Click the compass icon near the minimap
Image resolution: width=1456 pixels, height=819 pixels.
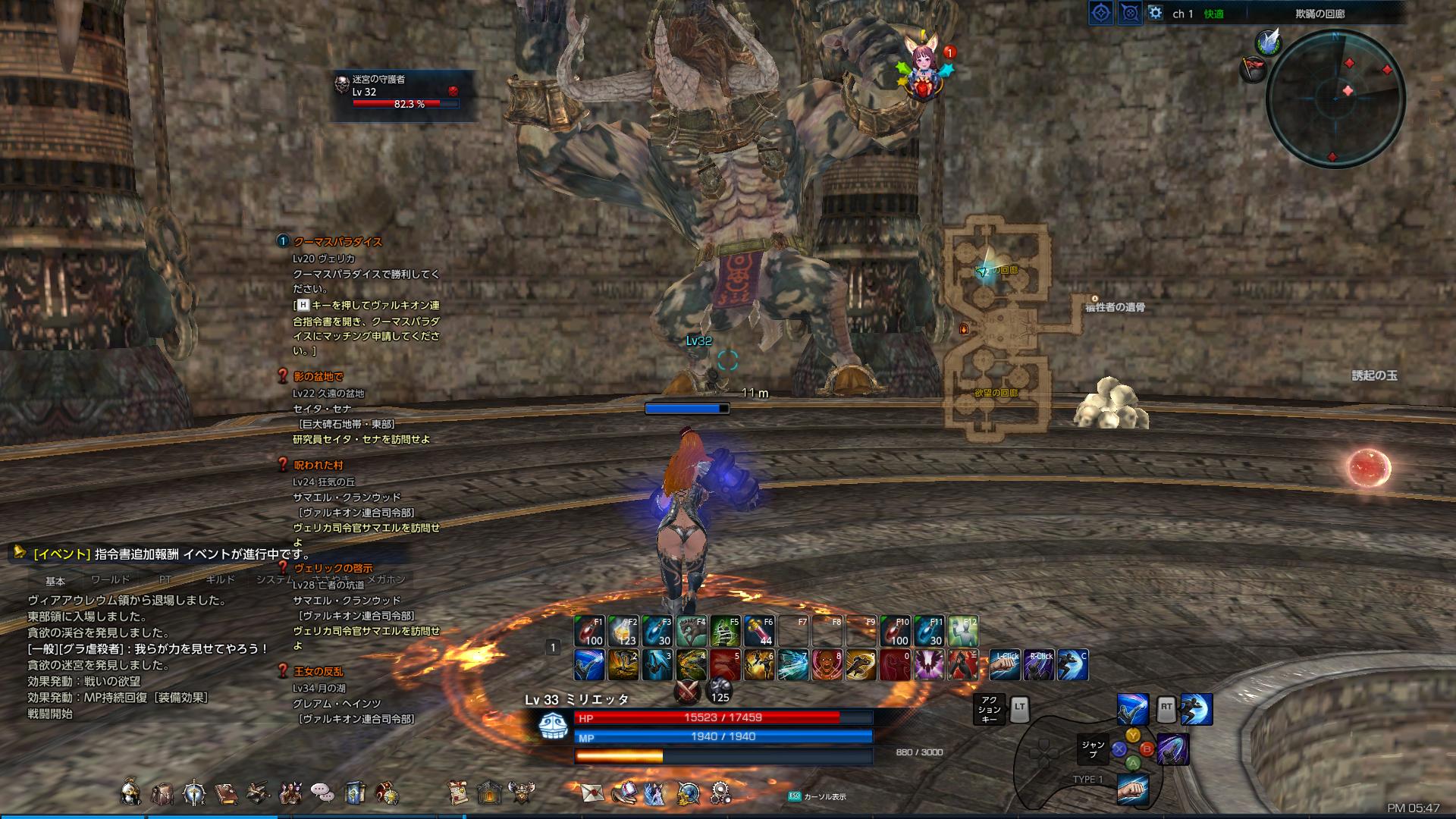pos(1100,12)
